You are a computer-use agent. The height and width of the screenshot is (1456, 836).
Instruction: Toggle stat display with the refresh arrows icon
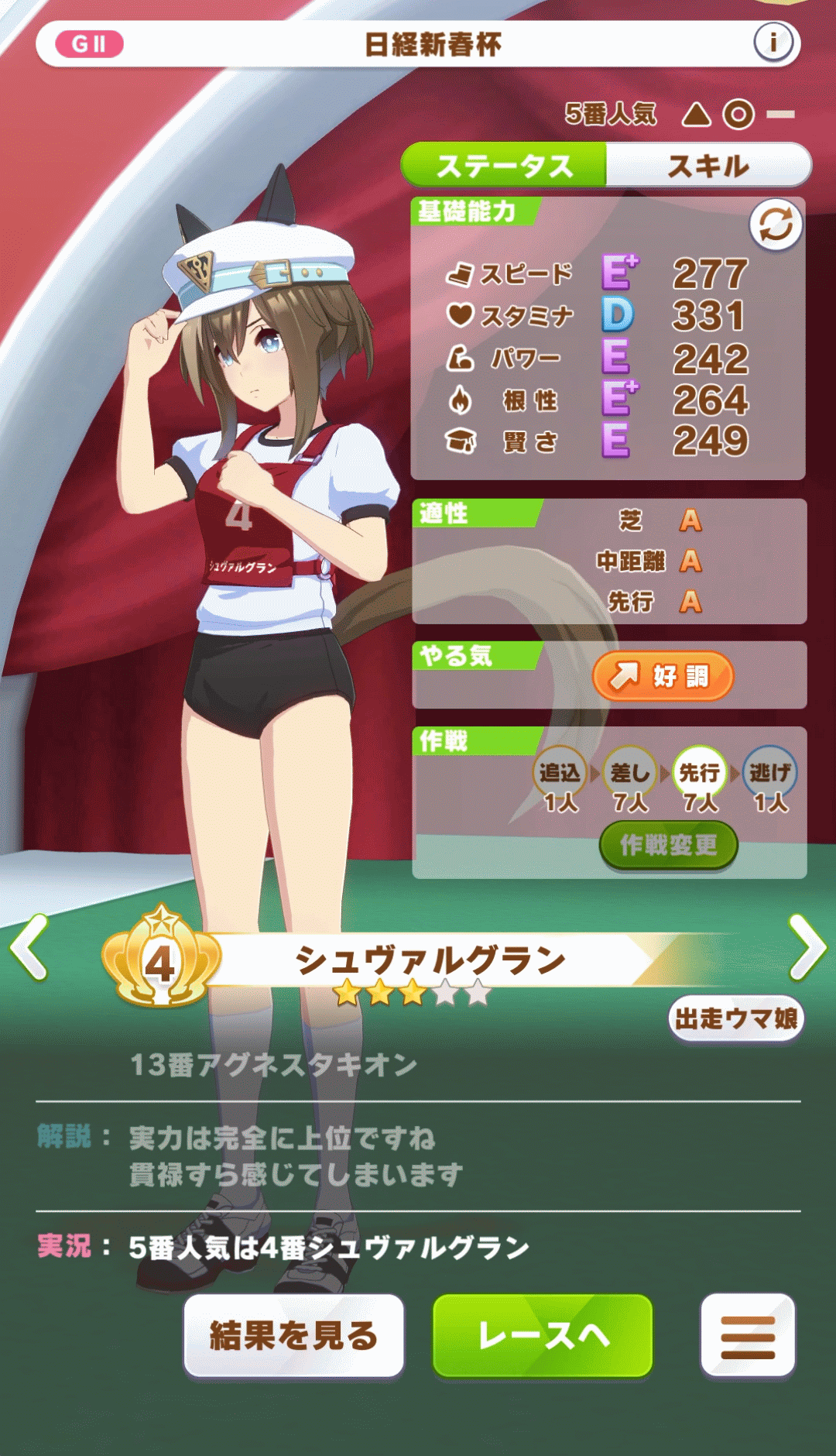(x=776, y=225)
